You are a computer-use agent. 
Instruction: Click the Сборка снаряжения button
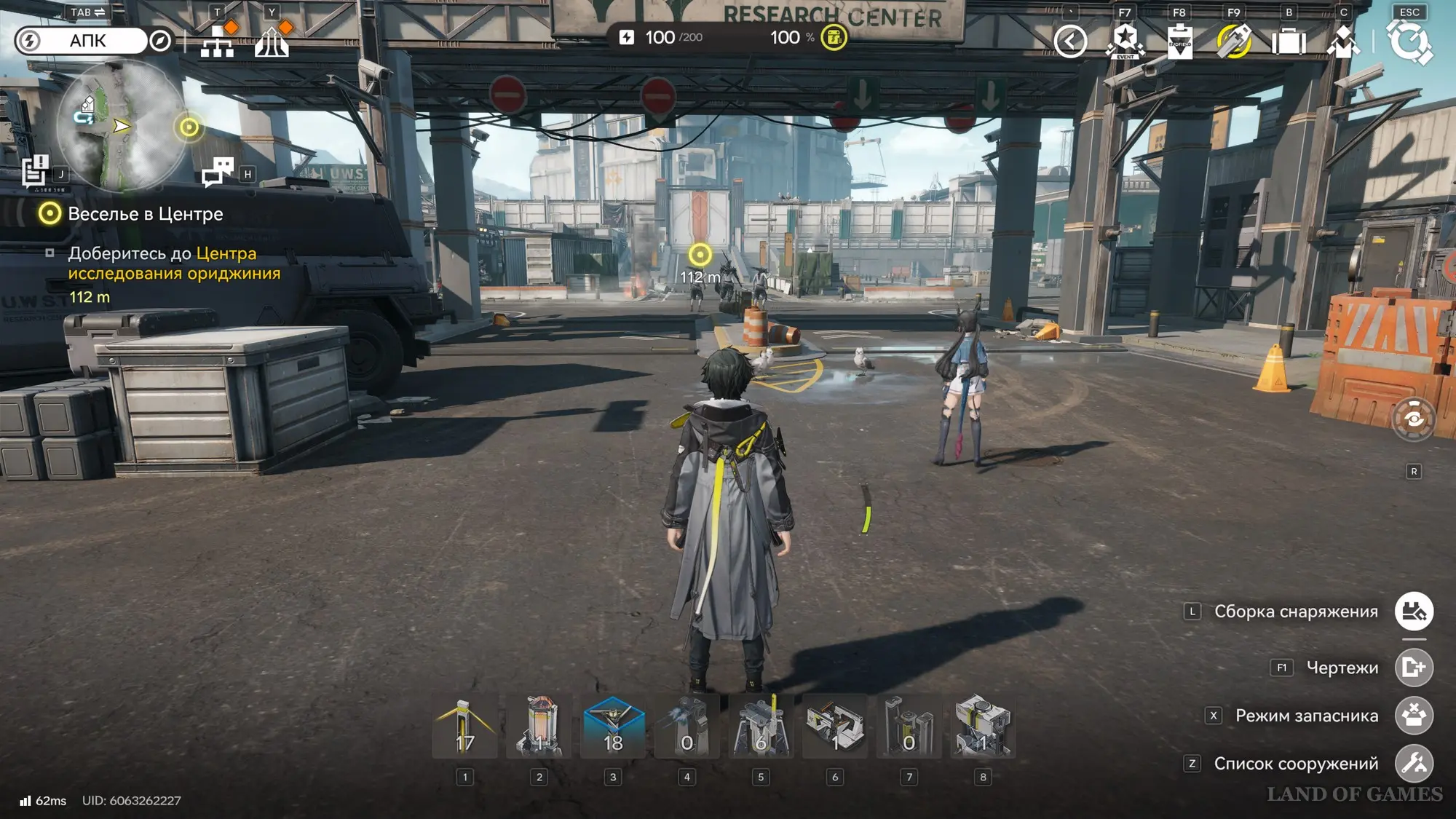[x=1414, y=612]
